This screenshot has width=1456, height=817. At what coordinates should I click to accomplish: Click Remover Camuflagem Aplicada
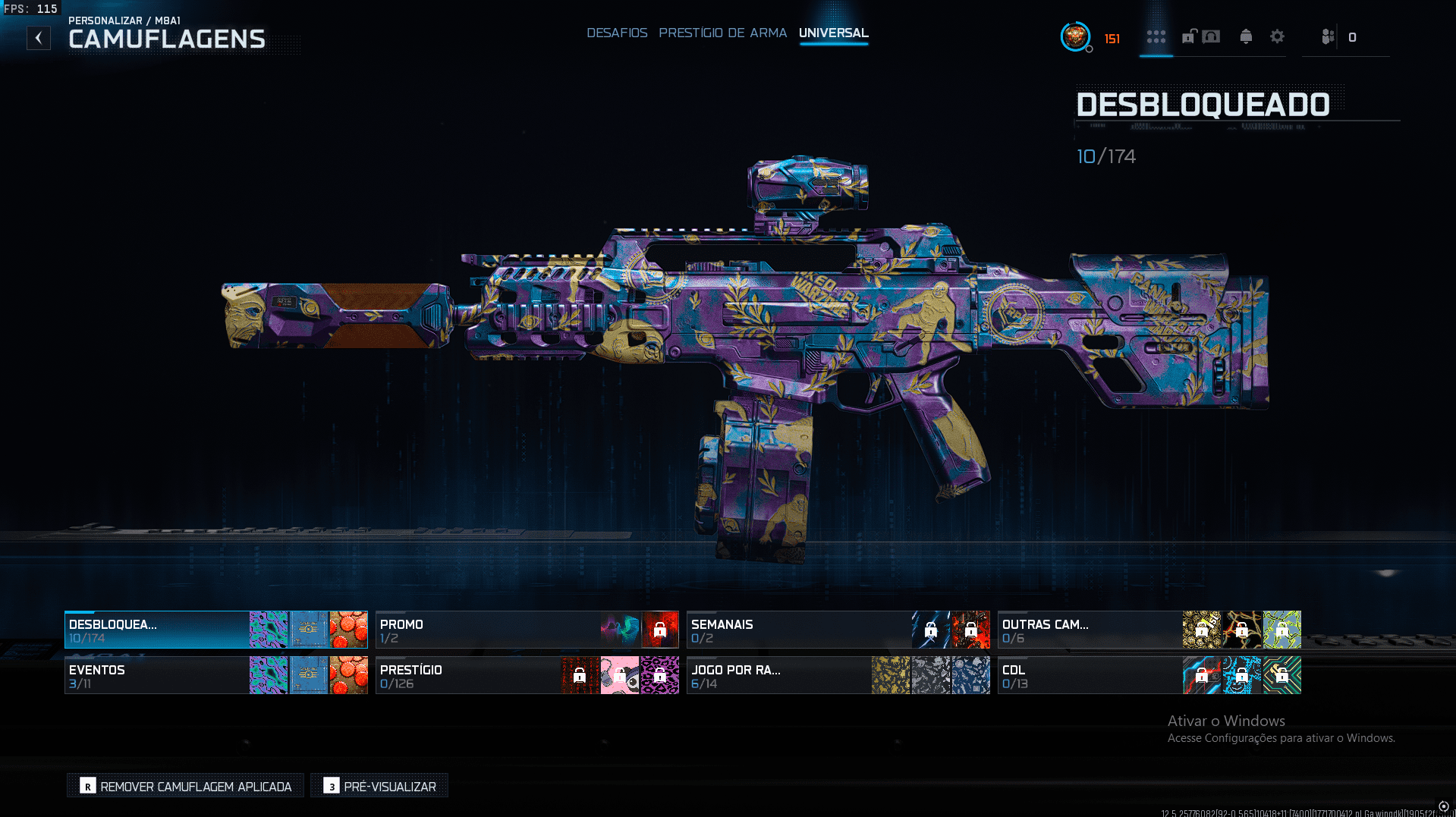(x=186, y=786)
